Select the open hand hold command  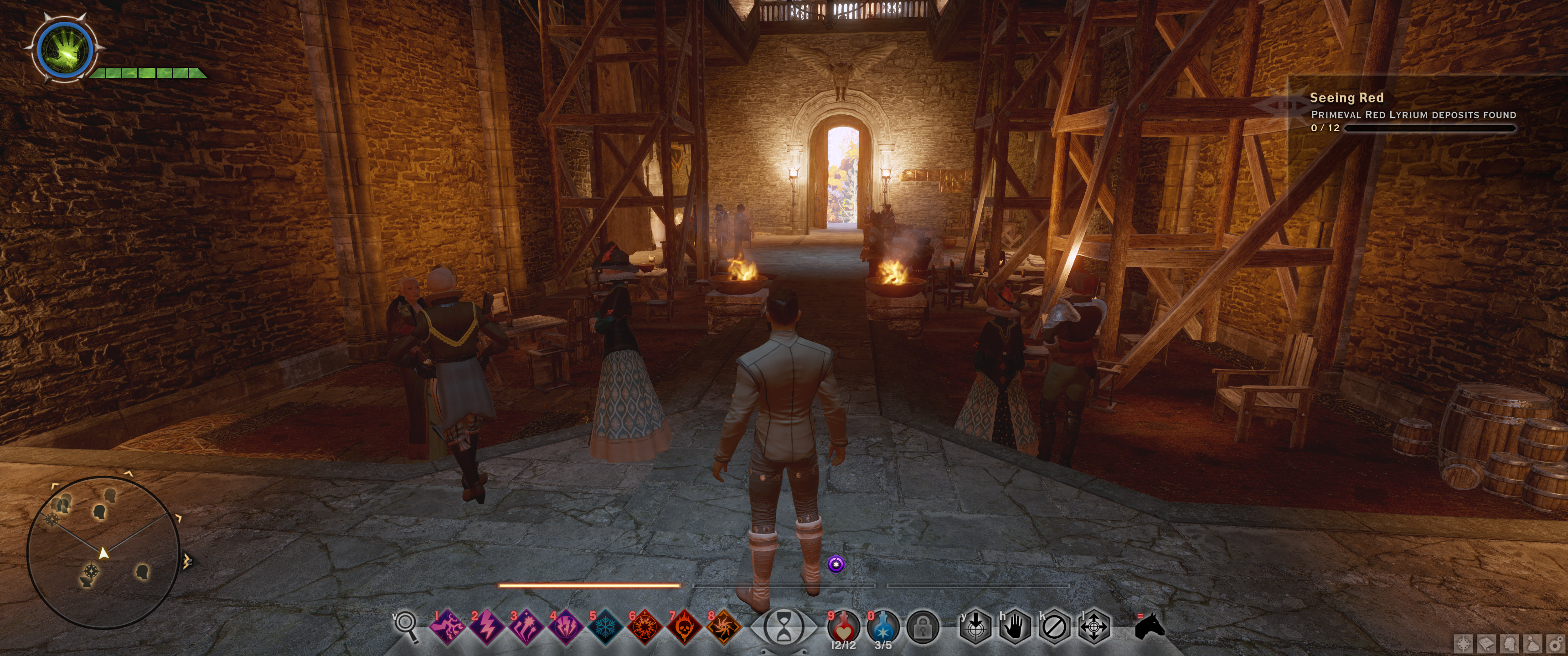pos(1015,627)
